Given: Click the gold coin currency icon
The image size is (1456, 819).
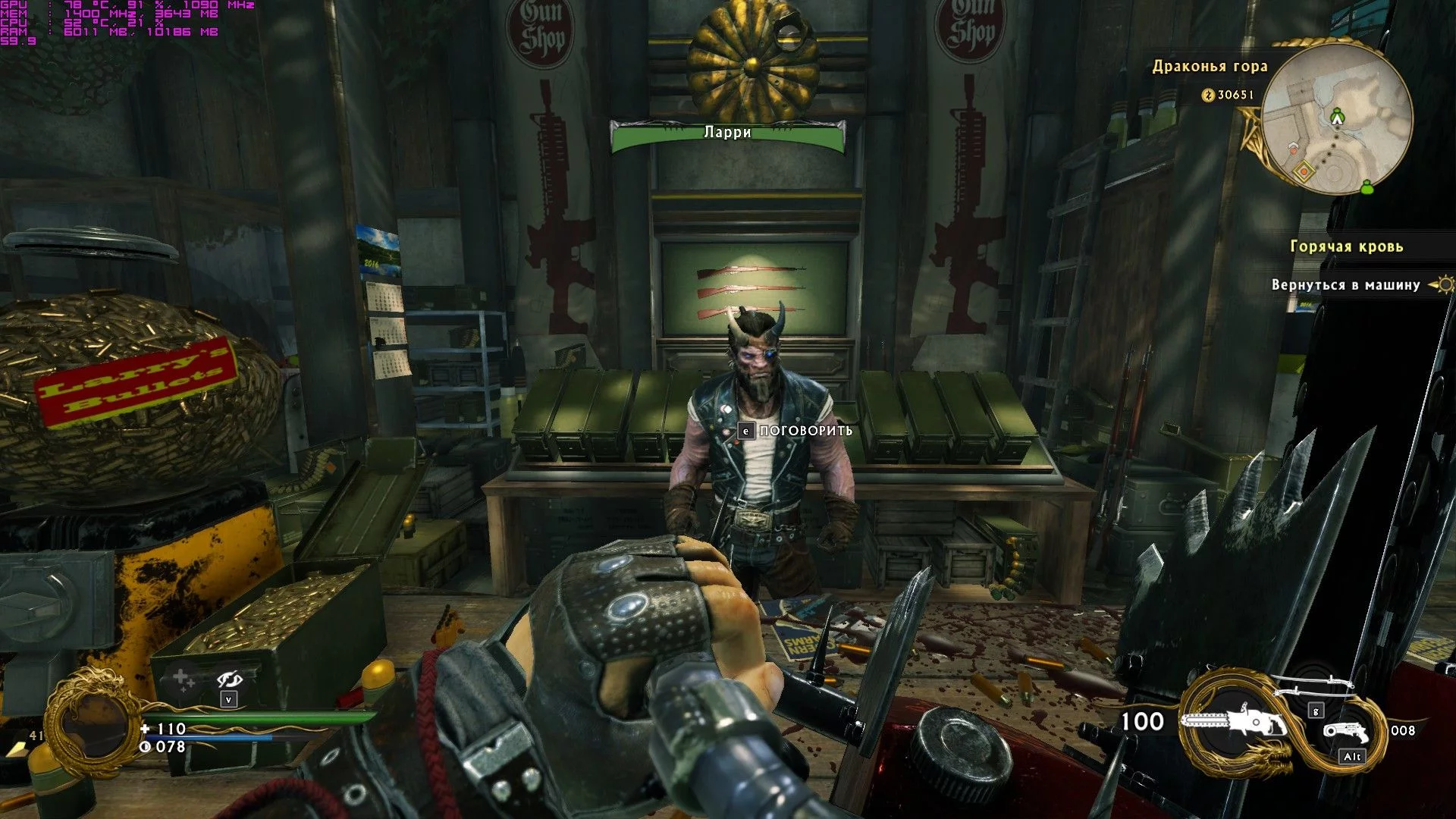Looking at the screenshot, I should point(1208,95).
